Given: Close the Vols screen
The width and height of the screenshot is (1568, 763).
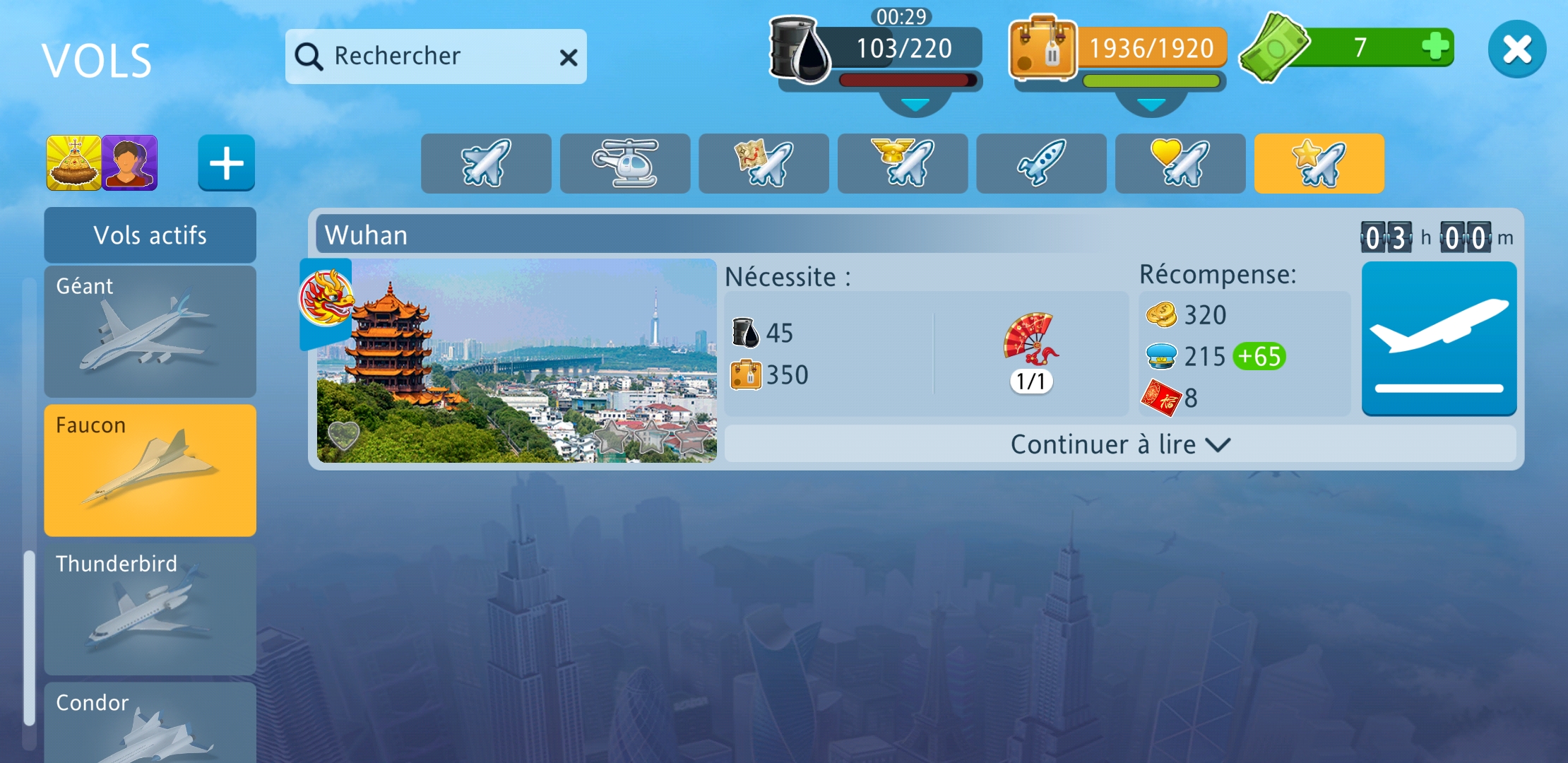Looking at the screenshot, I should point(1516,49).
